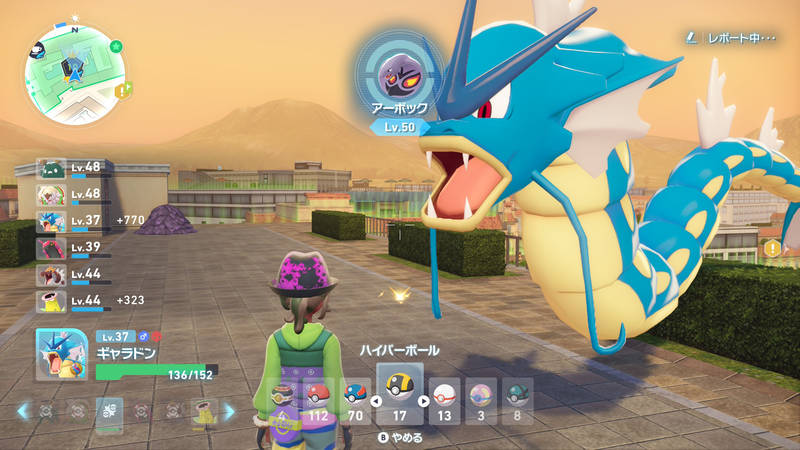Click the right arrow beside the Ultra Ball
Screen dimensions: 800x450
pyautogui.click(x=424, y=401)
